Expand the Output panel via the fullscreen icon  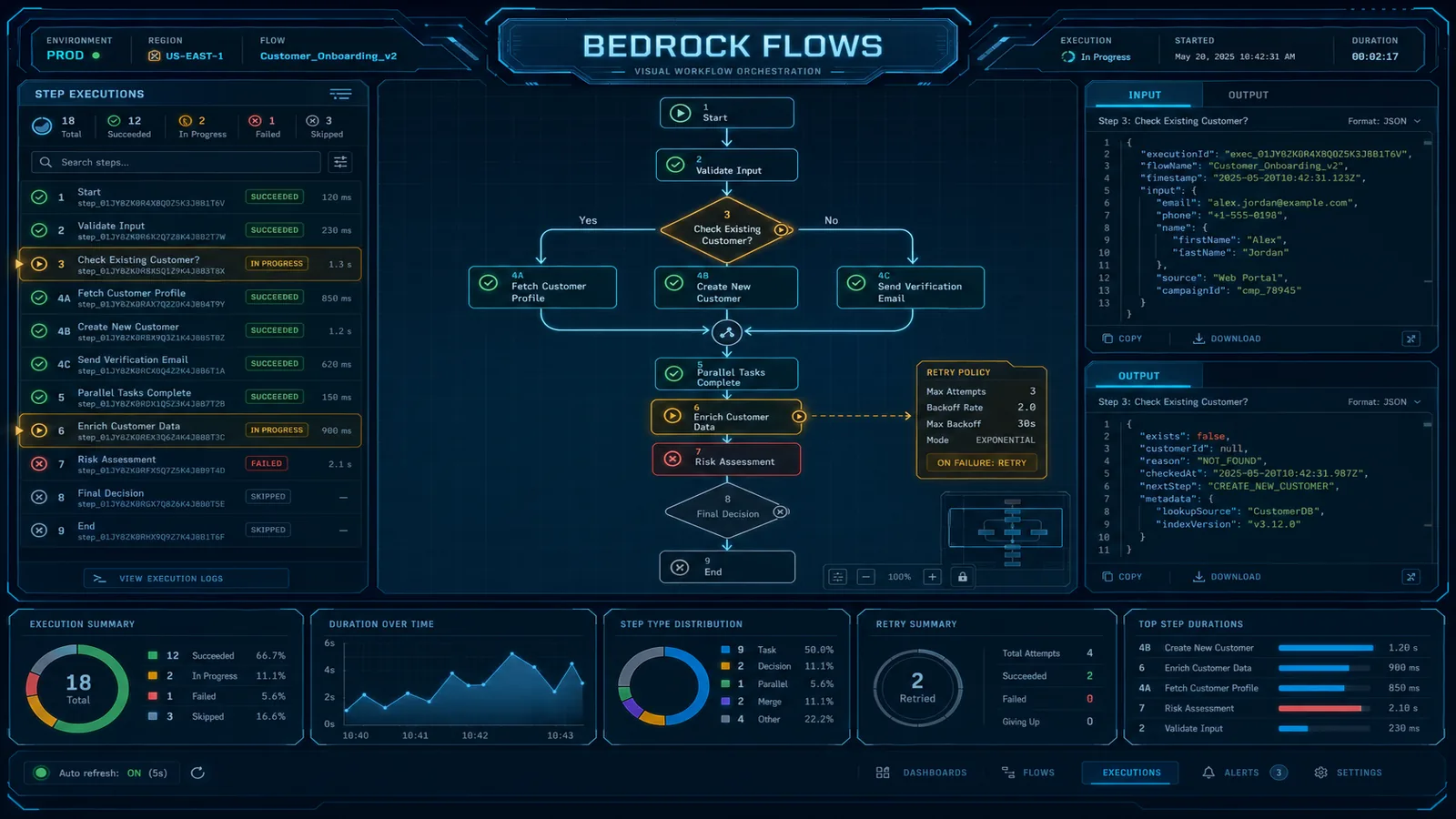1411,576
